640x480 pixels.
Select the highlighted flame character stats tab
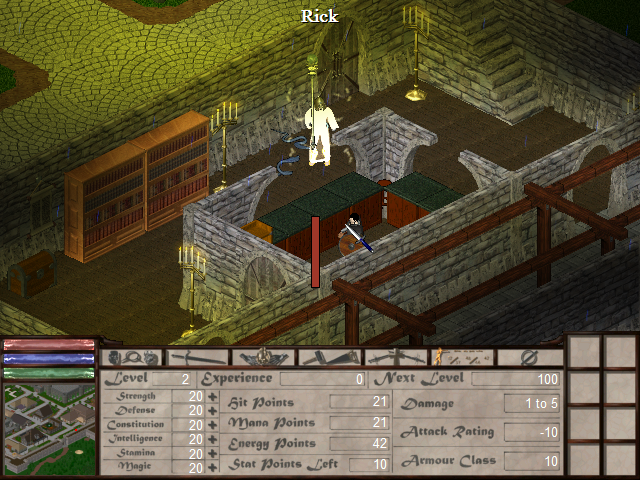462,357
